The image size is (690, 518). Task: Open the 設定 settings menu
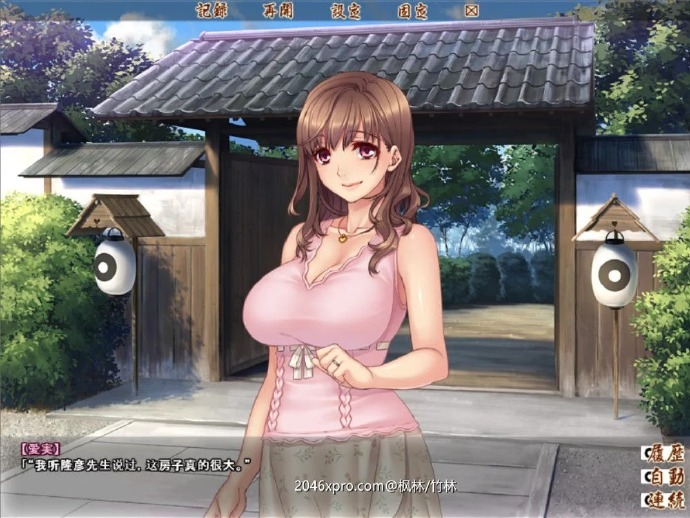344,10
